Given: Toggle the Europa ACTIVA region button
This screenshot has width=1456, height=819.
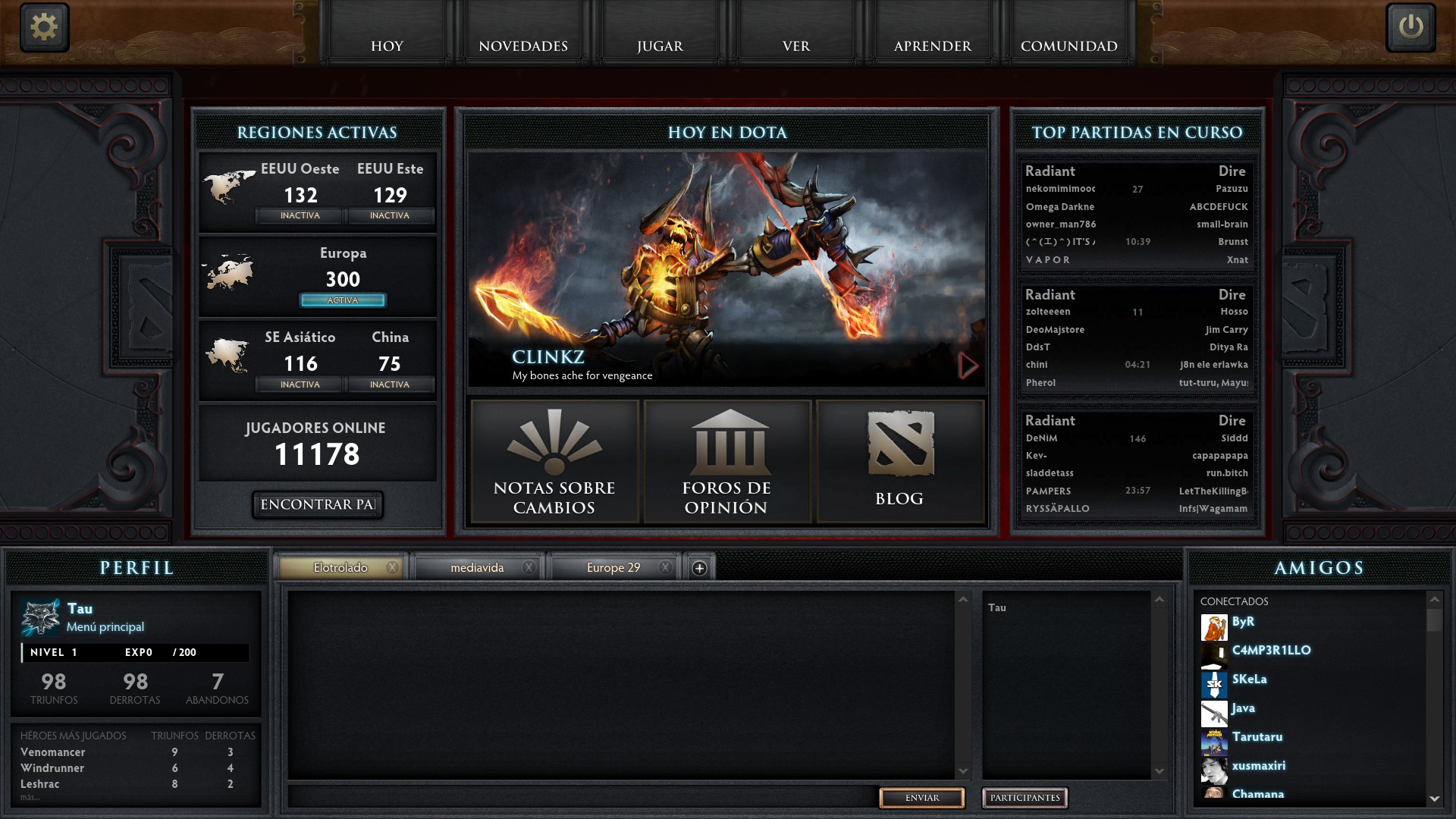Looking at the screenshot, I should (x=343, y=300).
